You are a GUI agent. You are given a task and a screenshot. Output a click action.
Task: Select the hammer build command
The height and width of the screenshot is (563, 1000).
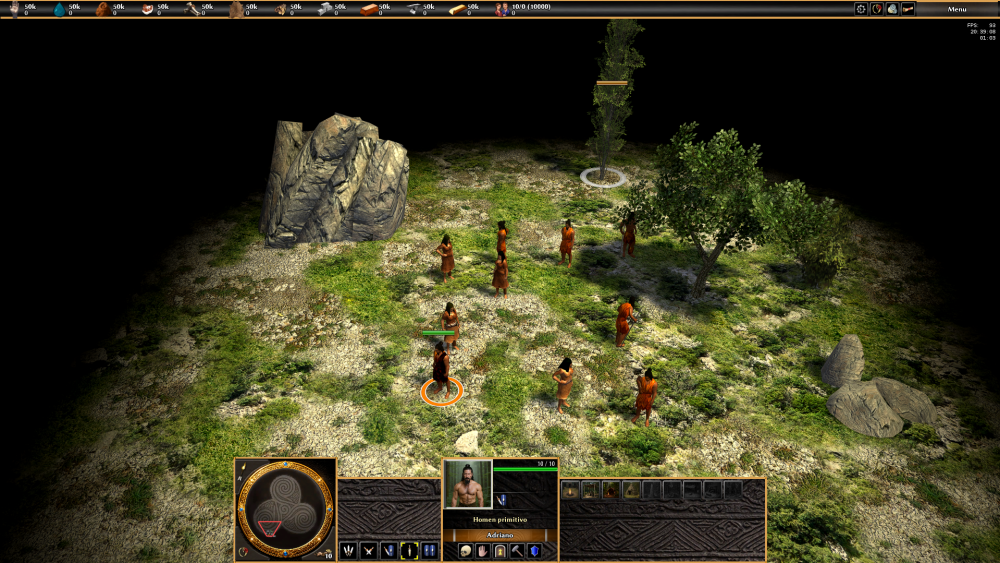tap(517, 551)
